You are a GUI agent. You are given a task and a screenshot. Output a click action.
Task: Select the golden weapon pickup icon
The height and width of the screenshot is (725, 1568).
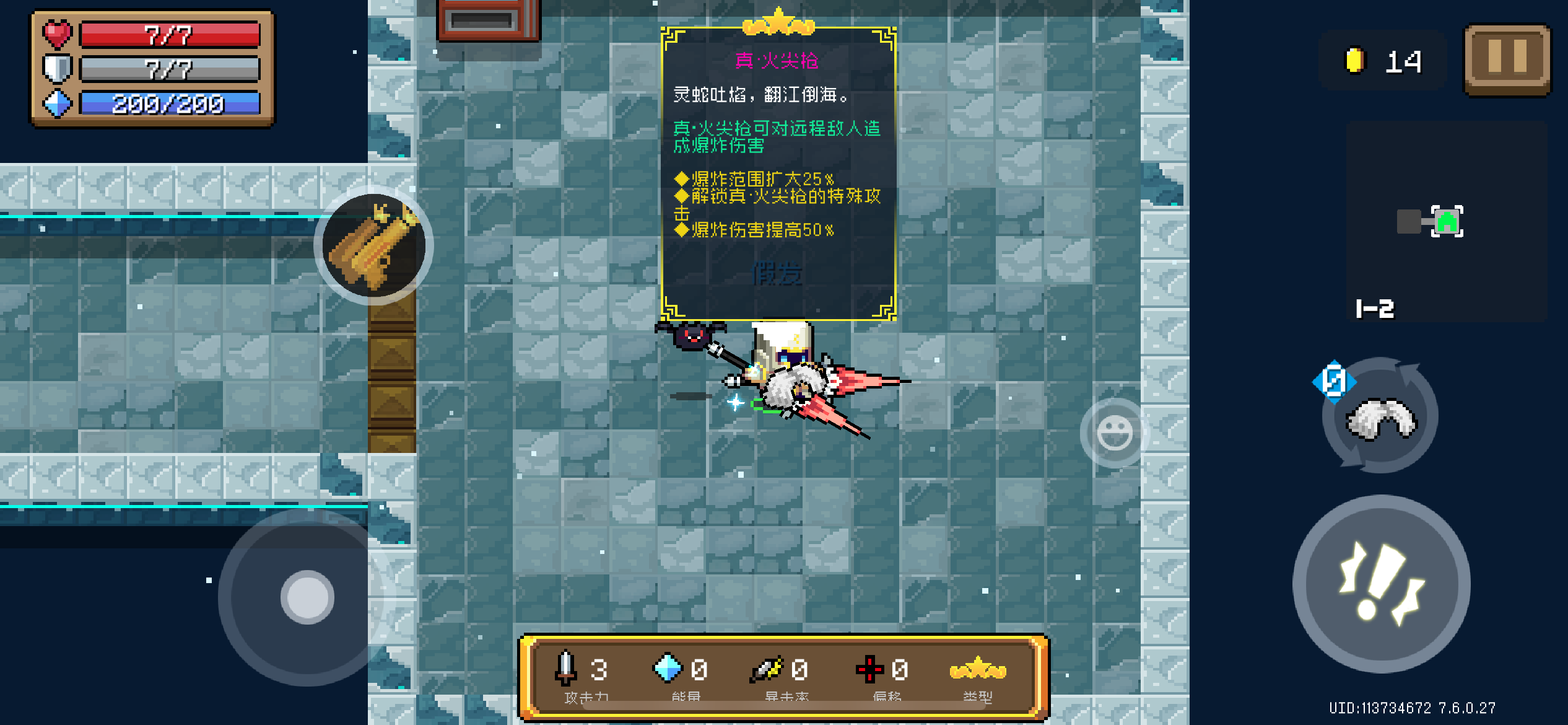click(x=372, y=246)
